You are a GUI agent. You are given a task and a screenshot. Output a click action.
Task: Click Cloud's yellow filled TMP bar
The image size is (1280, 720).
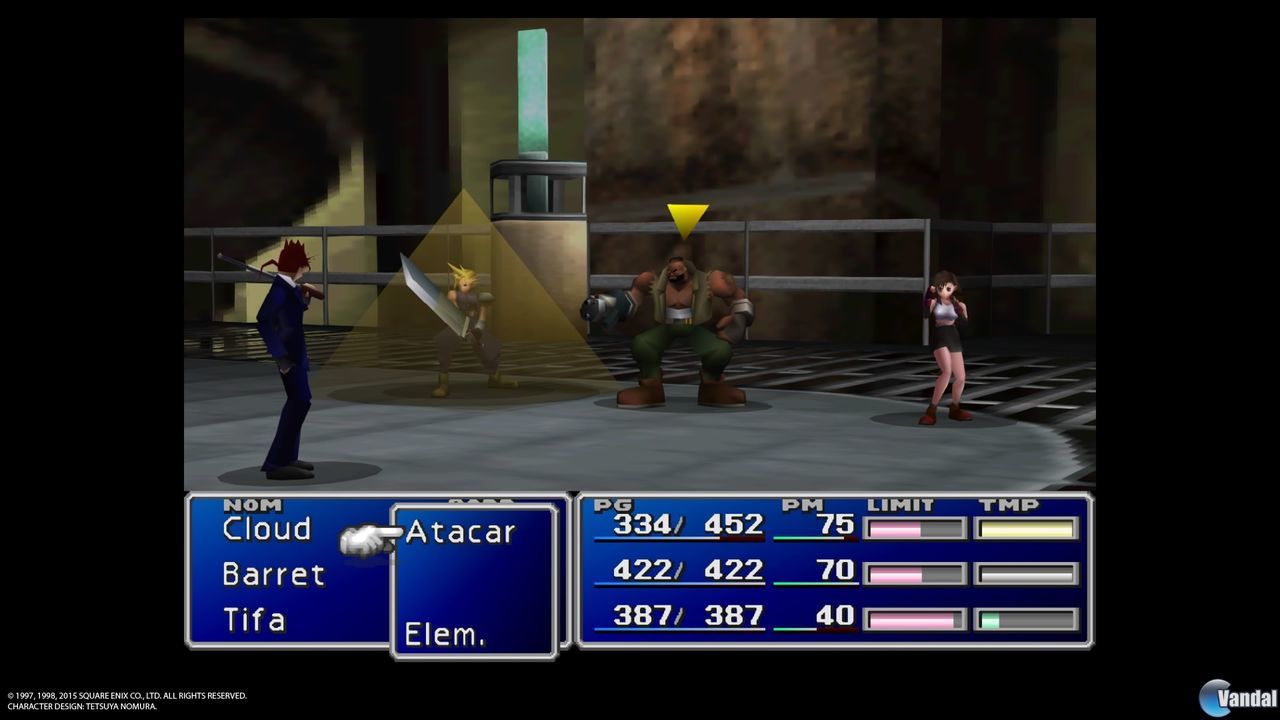[1025, 528]
